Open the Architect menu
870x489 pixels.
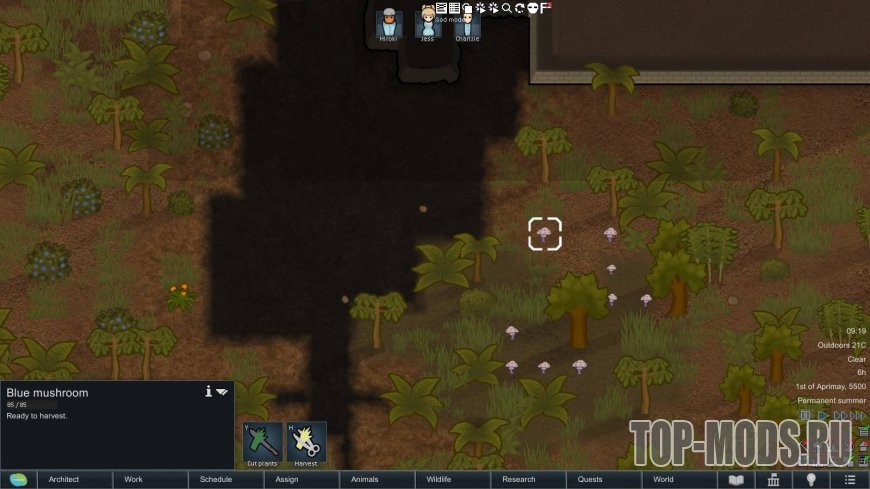tap(64, 480)
